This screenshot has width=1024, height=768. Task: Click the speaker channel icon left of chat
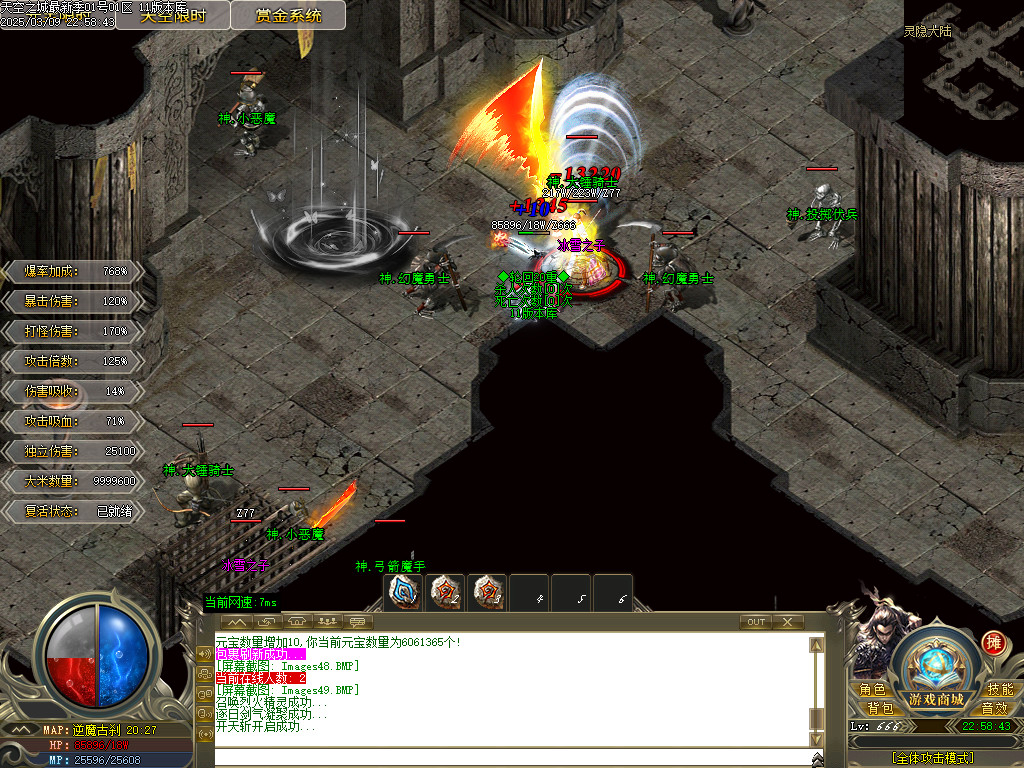coord(206,655)
